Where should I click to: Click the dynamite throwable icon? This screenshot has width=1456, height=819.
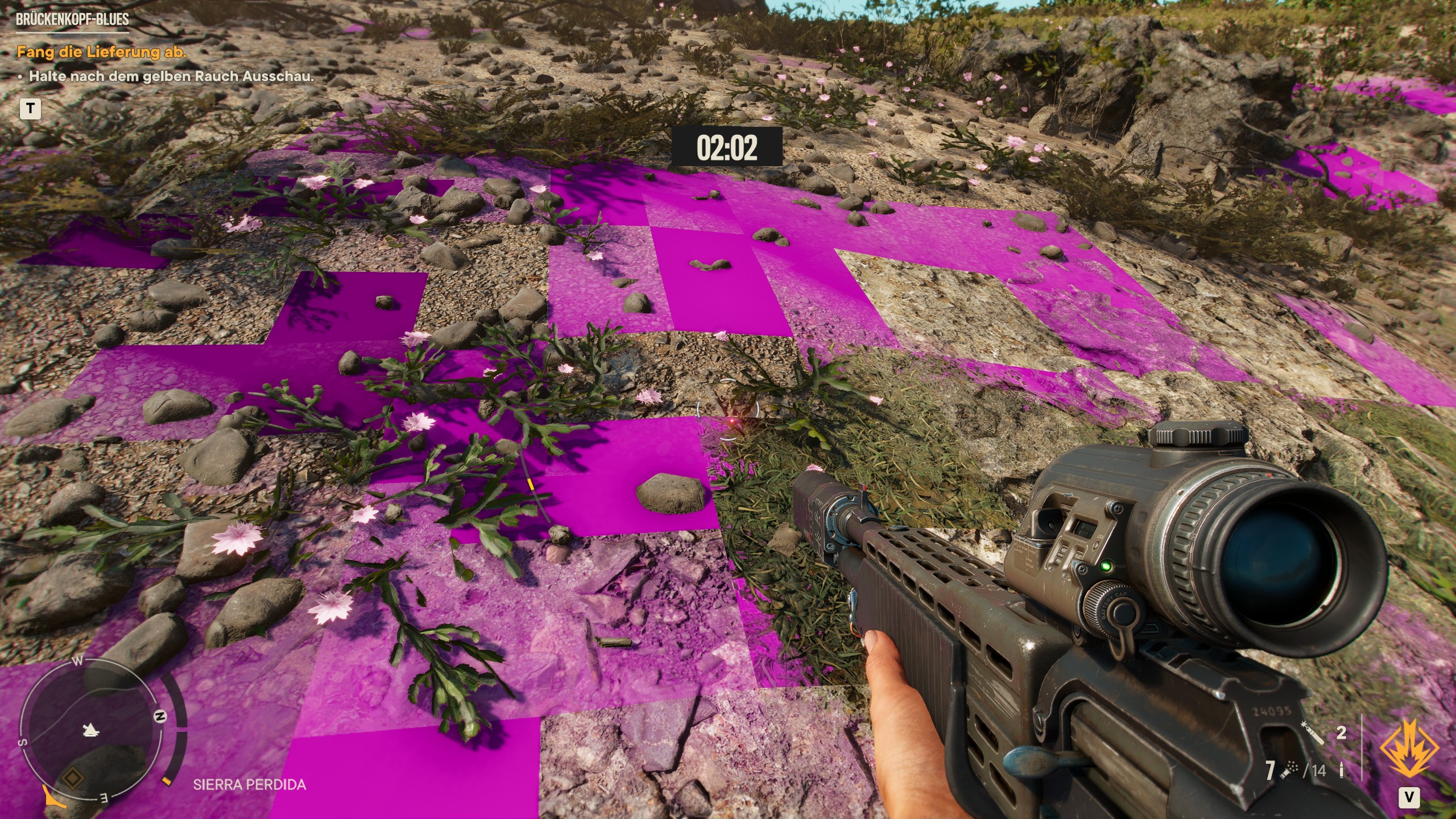[x=1313, y=733]
